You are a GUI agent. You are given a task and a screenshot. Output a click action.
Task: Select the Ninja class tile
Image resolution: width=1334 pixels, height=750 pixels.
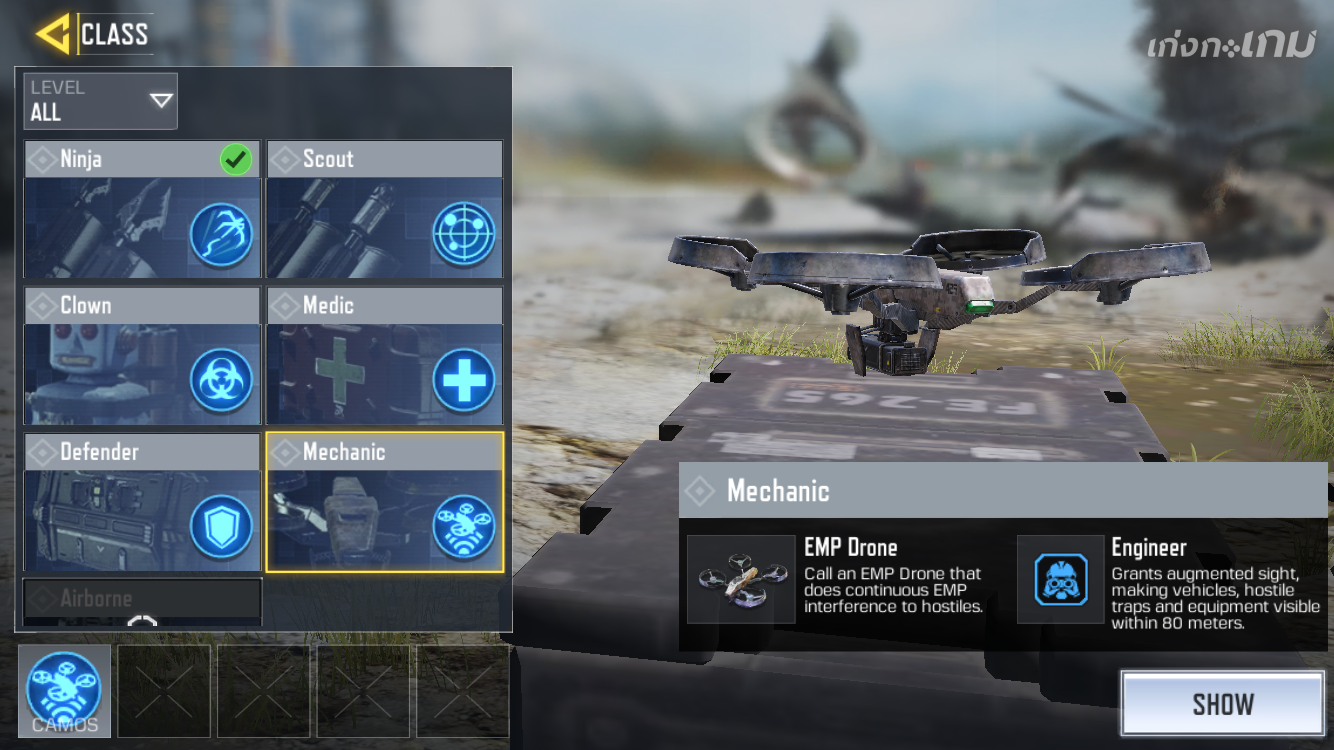click(142, 210)
